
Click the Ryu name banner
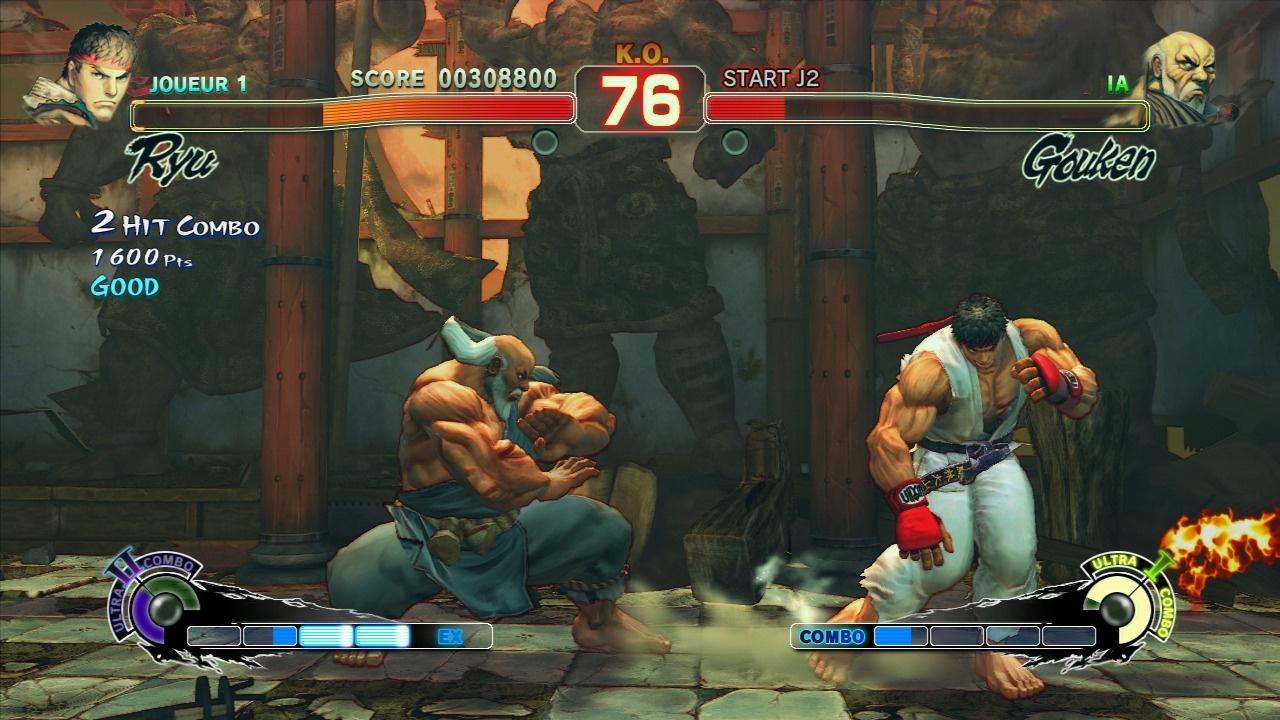(172, 157)
